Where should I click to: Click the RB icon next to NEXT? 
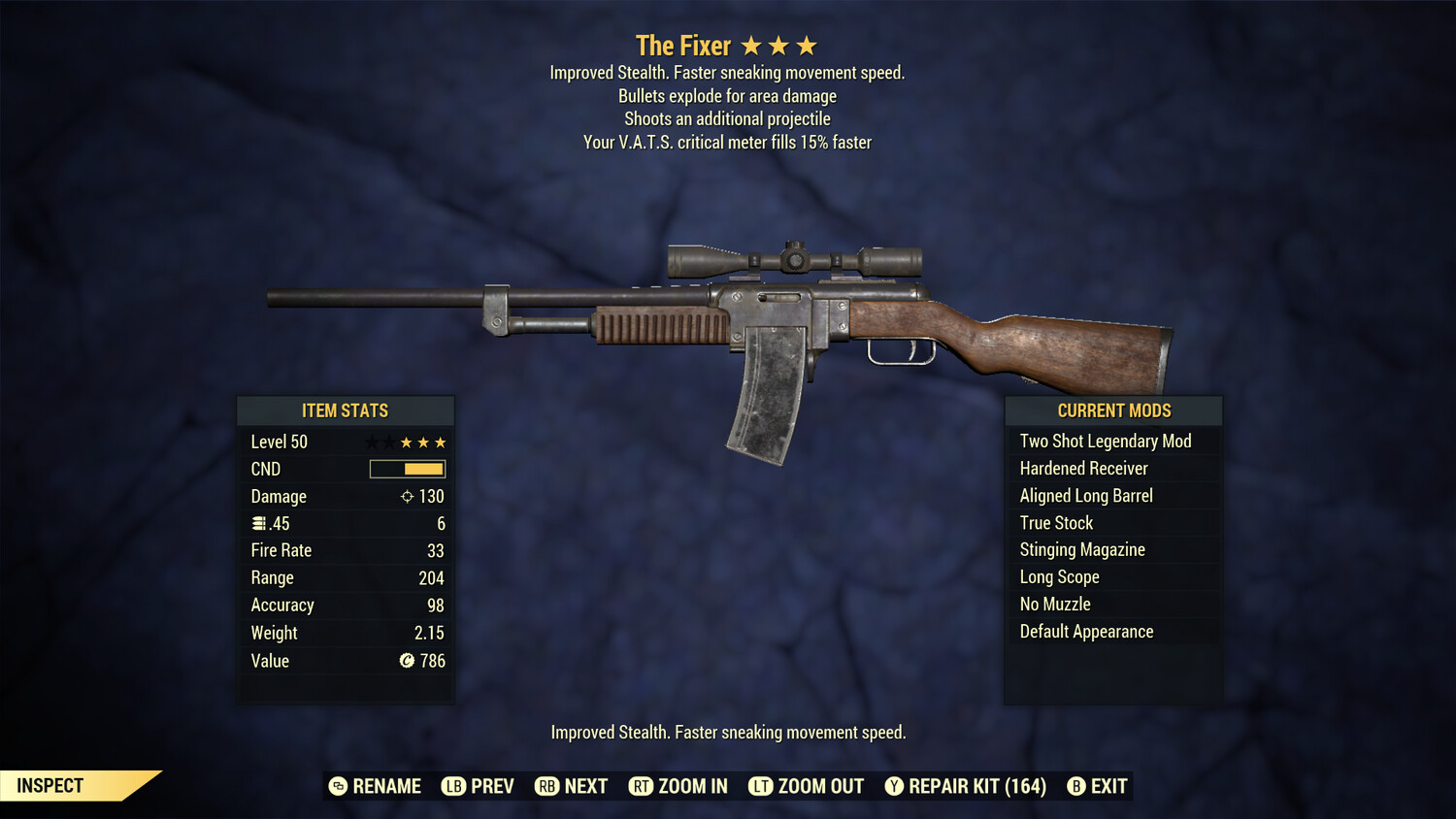click(546, 786)
